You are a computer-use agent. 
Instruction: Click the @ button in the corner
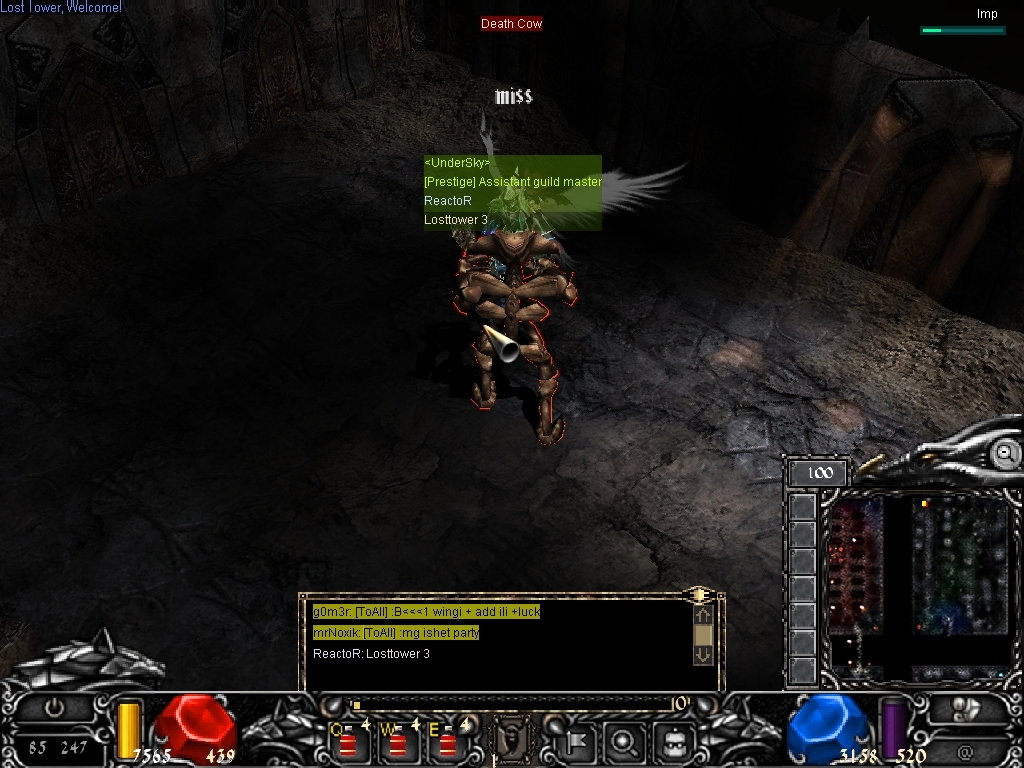965,751
